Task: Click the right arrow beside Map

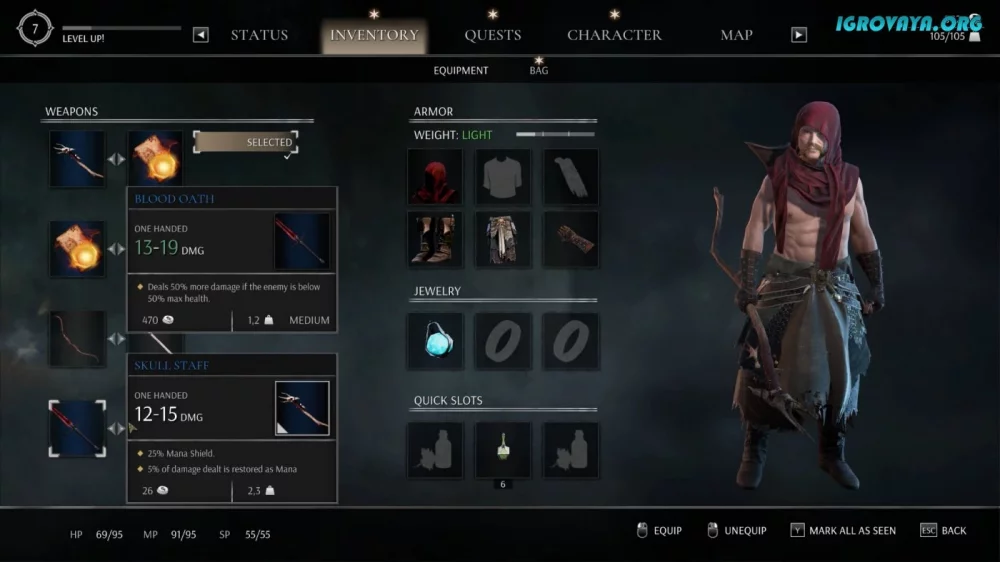Action: click(x=798, y=35)
